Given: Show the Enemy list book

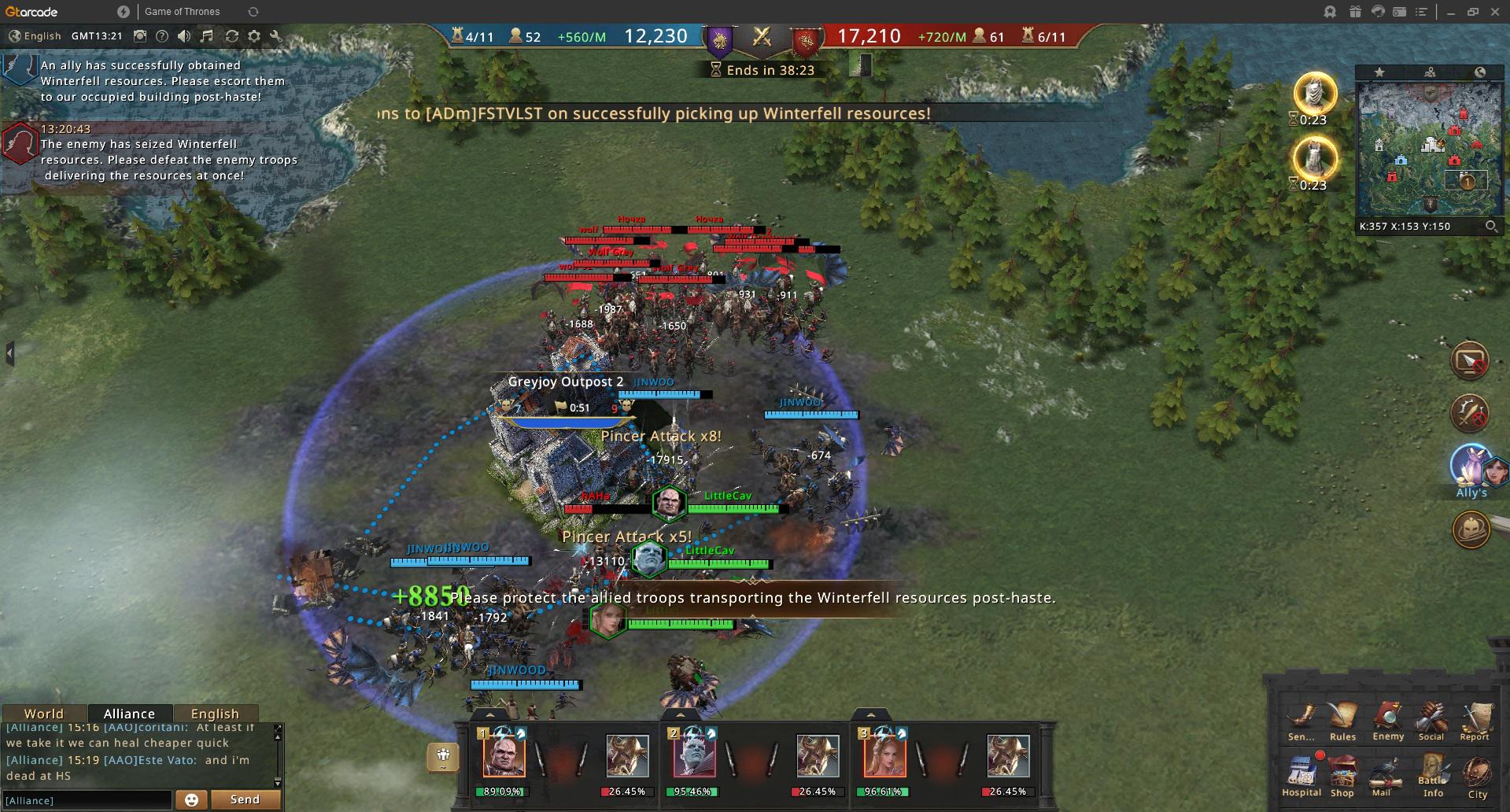Looking at the screenshot, I should tap(1388, 720).
